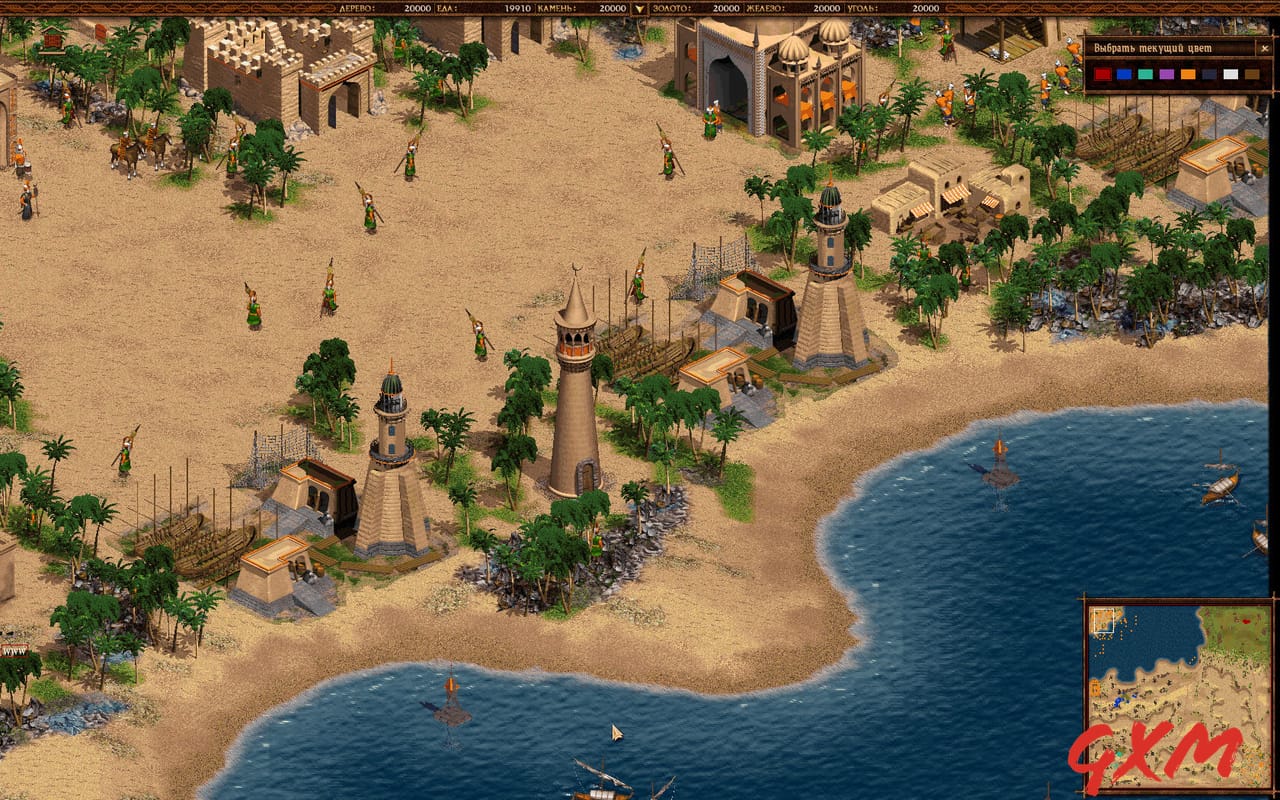Image resolution: width=1280 pixels, height=800 pixels.
Task: Close the Выбрать текущий цвет panel
Action: pyautogui.click(x=1265, y=48)
